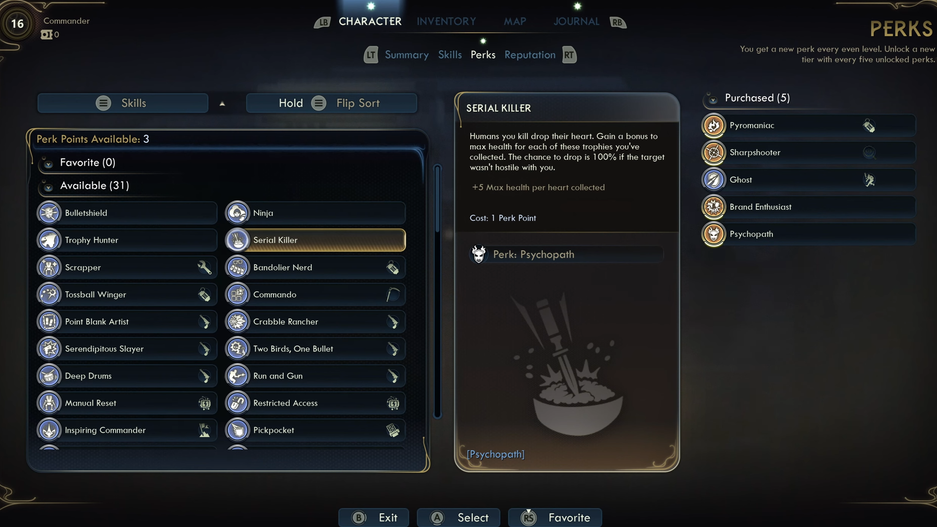Choose the Crabble Rancher perk
Screen dimensions: 937x527
(315, 322)
